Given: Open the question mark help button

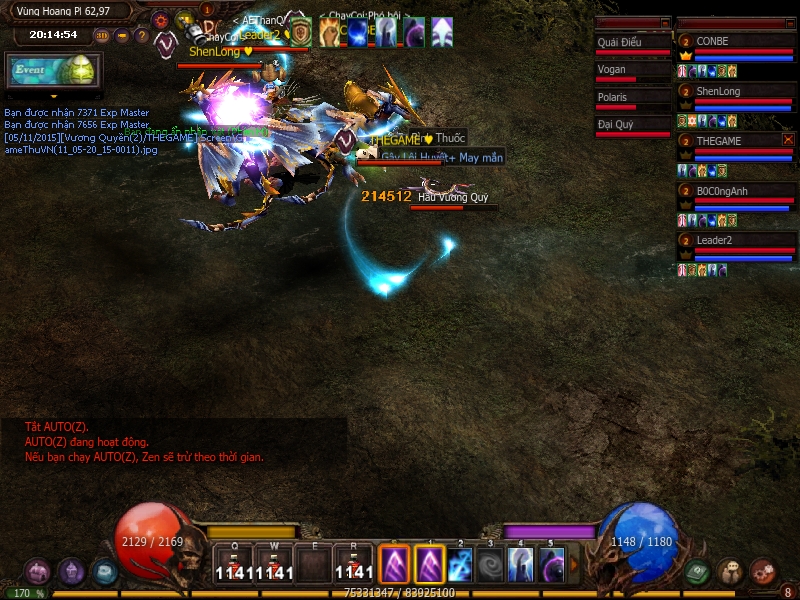Looking at the screenshot, I should click(x=142, y=36).
